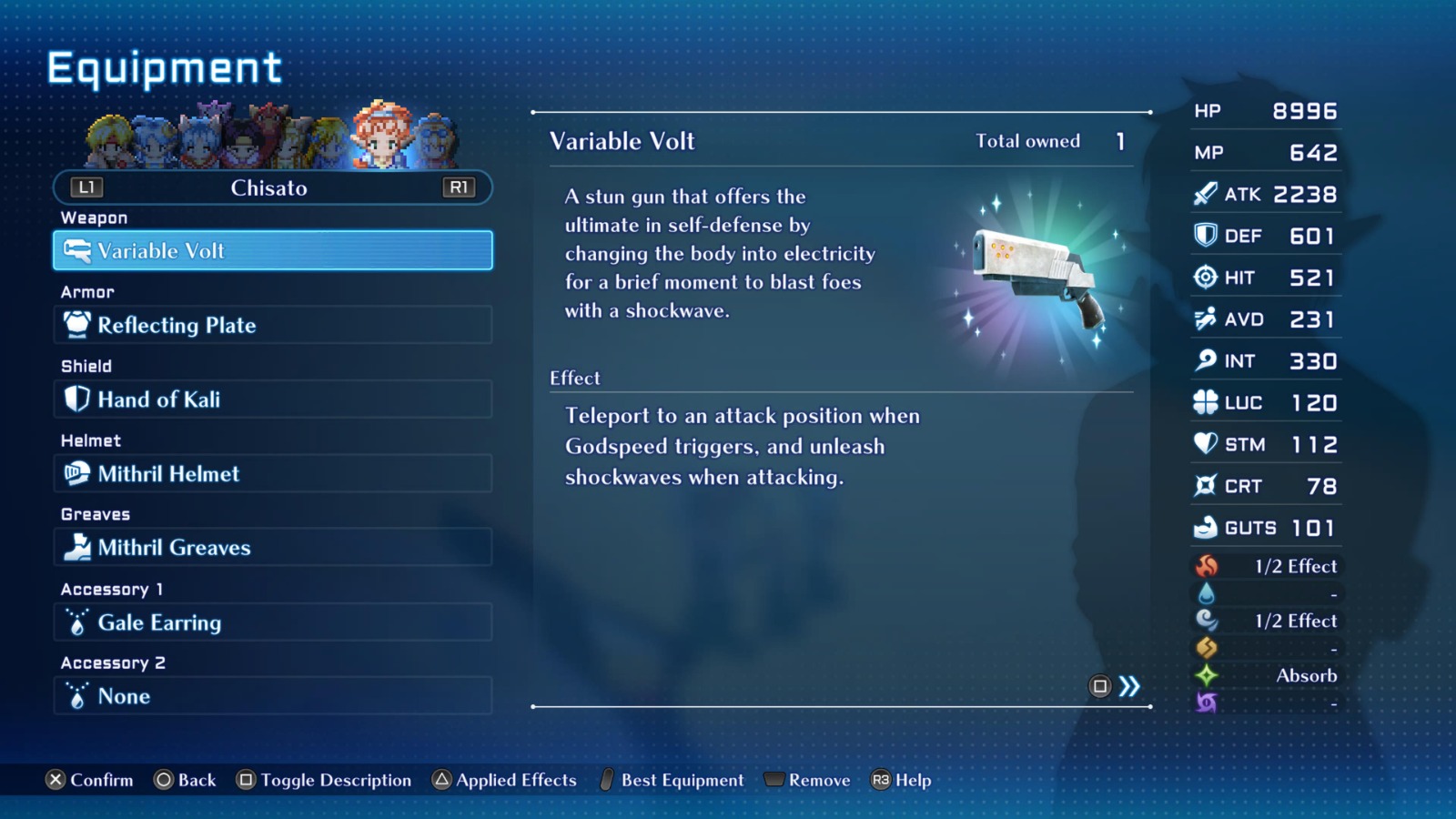Viewport: 1456px width, 819px height.
Task: Click the fire element resistance icon
Action: pyautogui.click(x=1208, y=565)
